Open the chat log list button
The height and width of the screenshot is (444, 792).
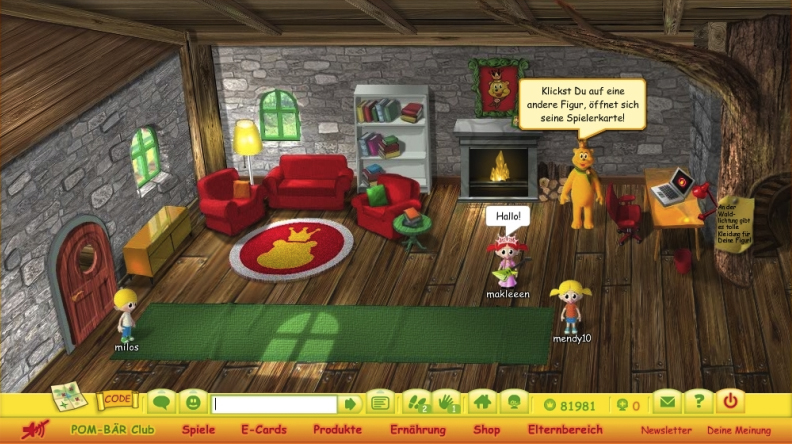[x=379, y=404]
